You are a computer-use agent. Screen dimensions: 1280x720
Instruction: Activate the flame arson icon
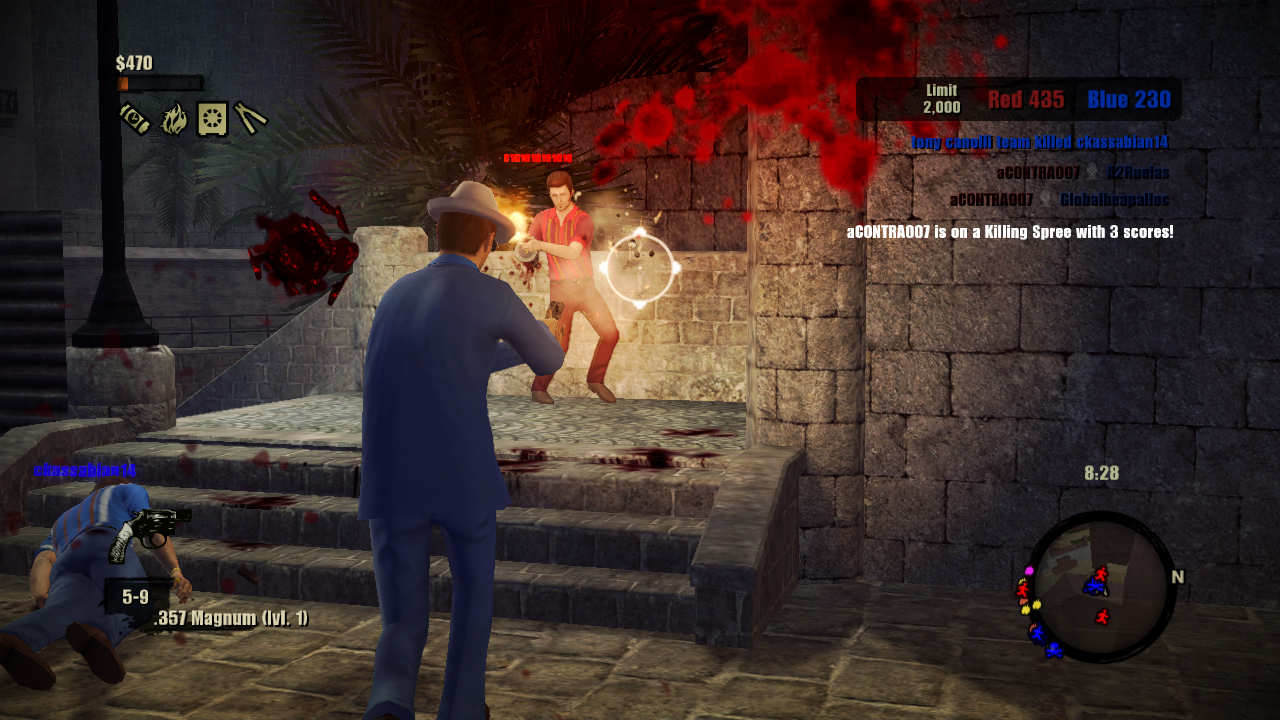[x=174, y=118]
